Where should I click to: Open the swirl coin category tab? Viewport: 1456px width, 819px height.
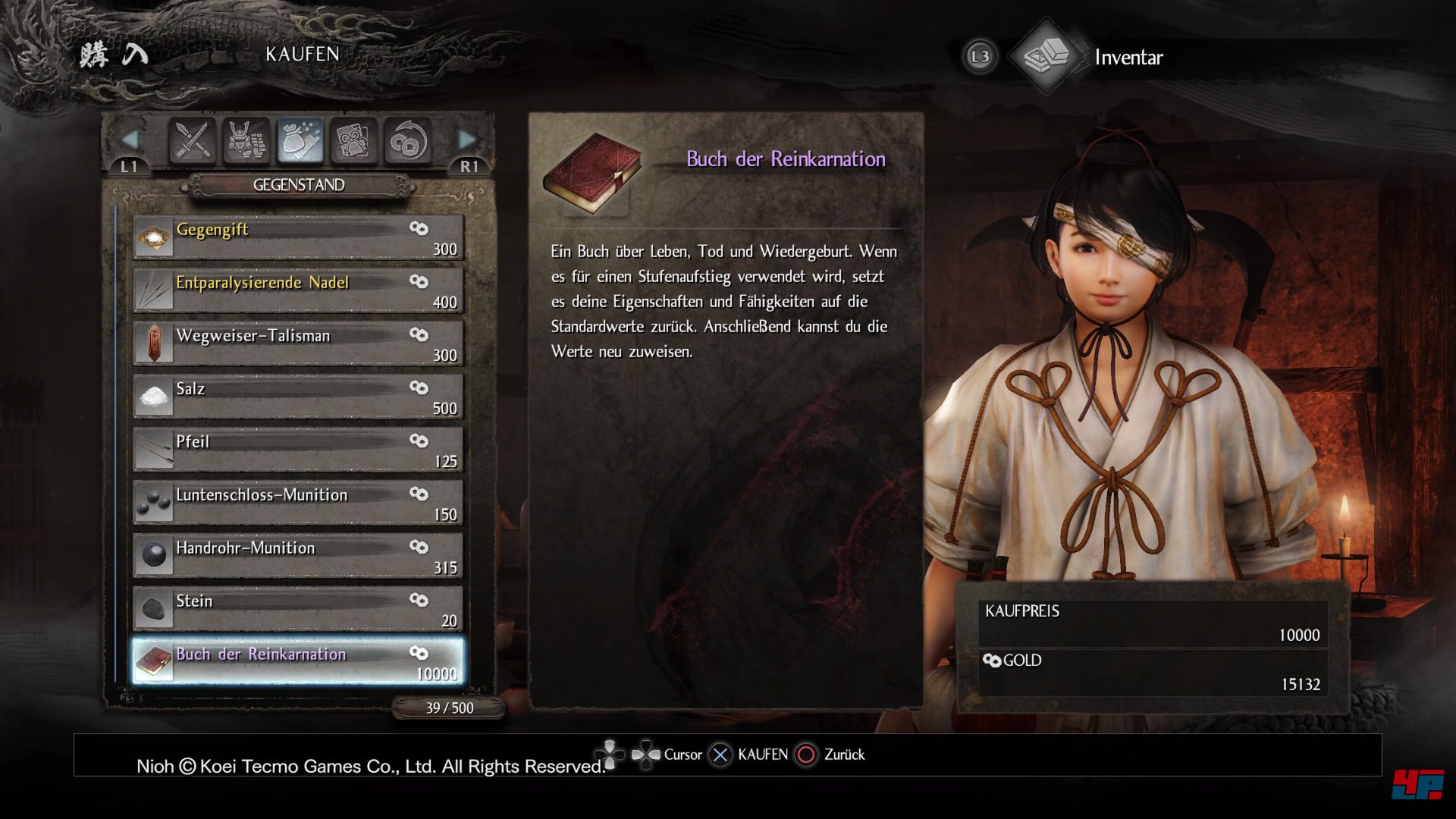[x=408, y=140]
